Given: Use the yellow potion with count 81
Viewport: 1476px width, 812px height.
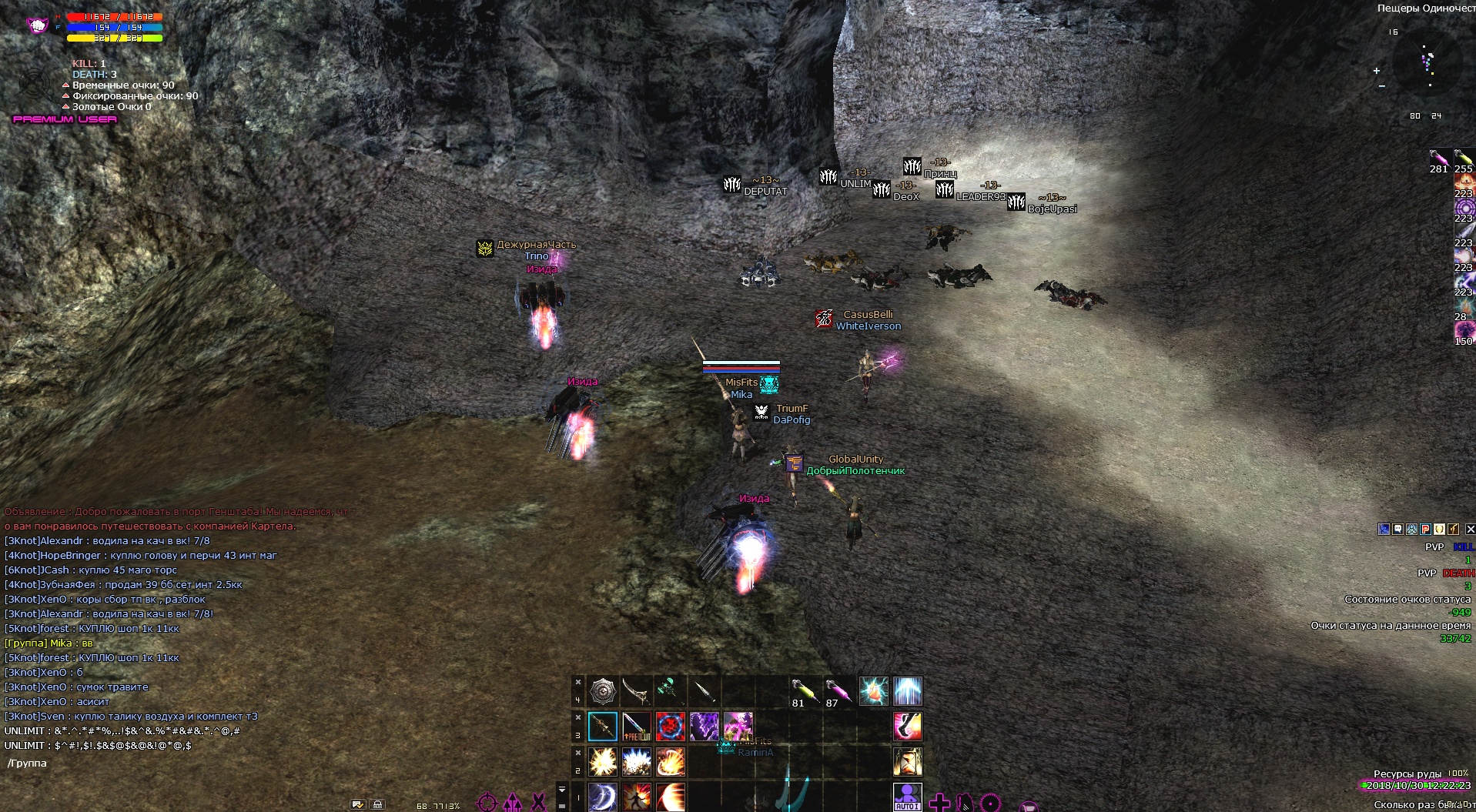Looking at the screenshot, I should [802, 691].
